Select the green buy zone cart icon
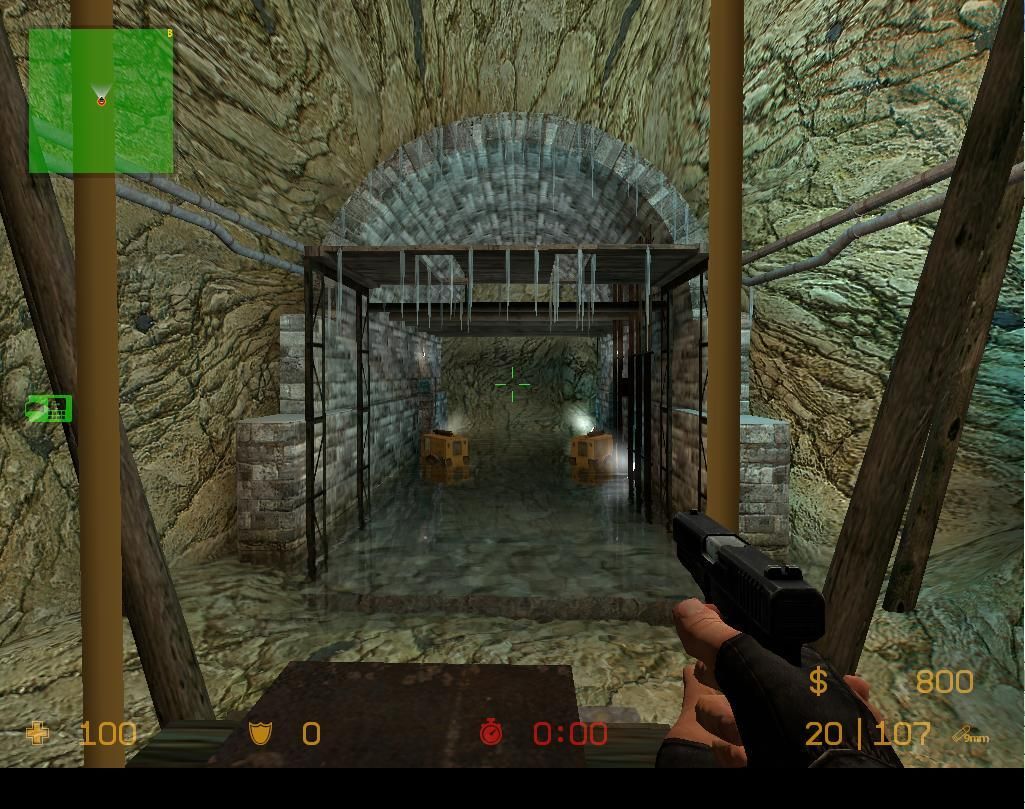 click(x=49, y=408)
